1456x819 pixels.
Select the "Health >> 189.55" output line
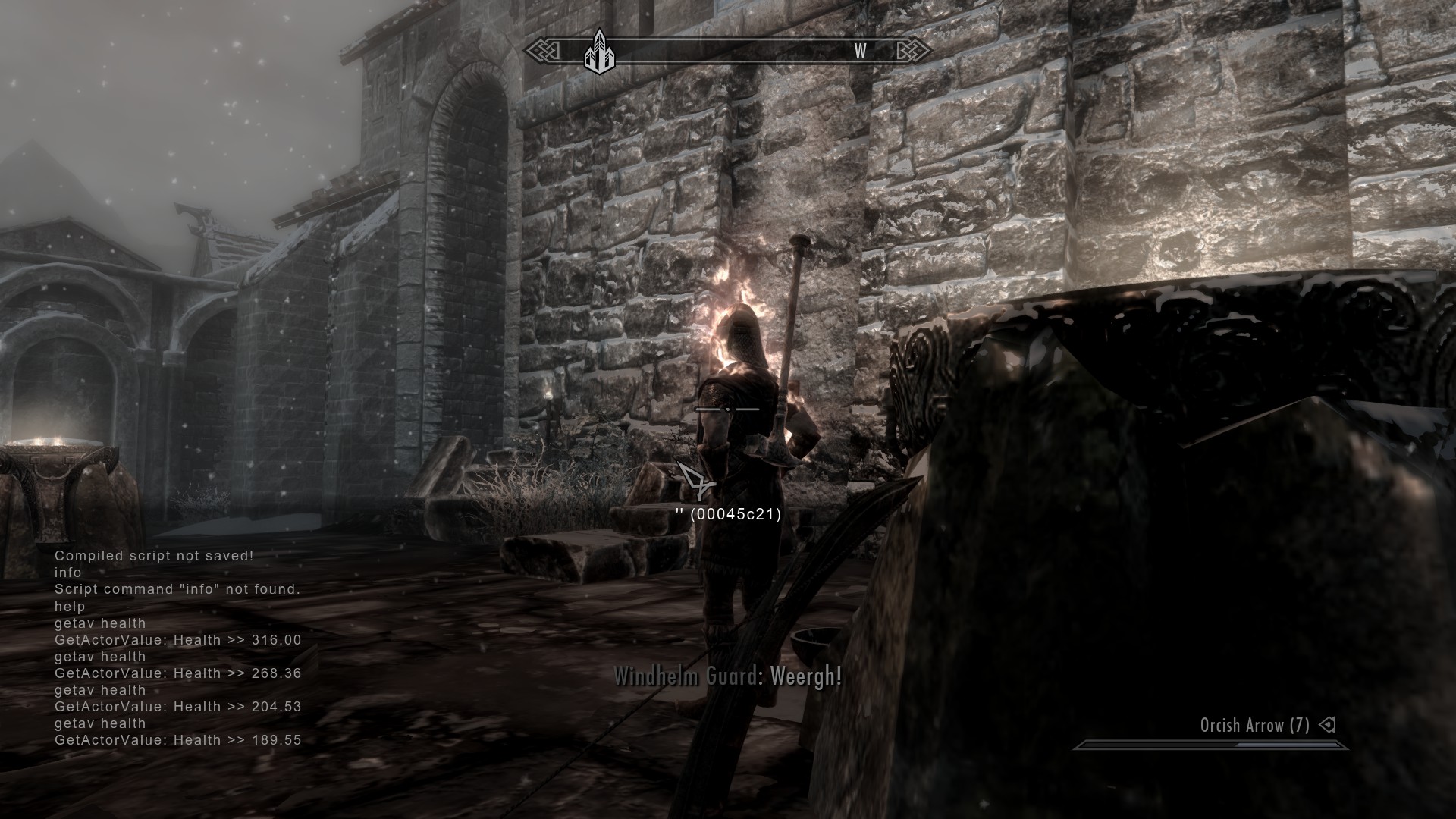pyautogui.click(x=177, y=739)
